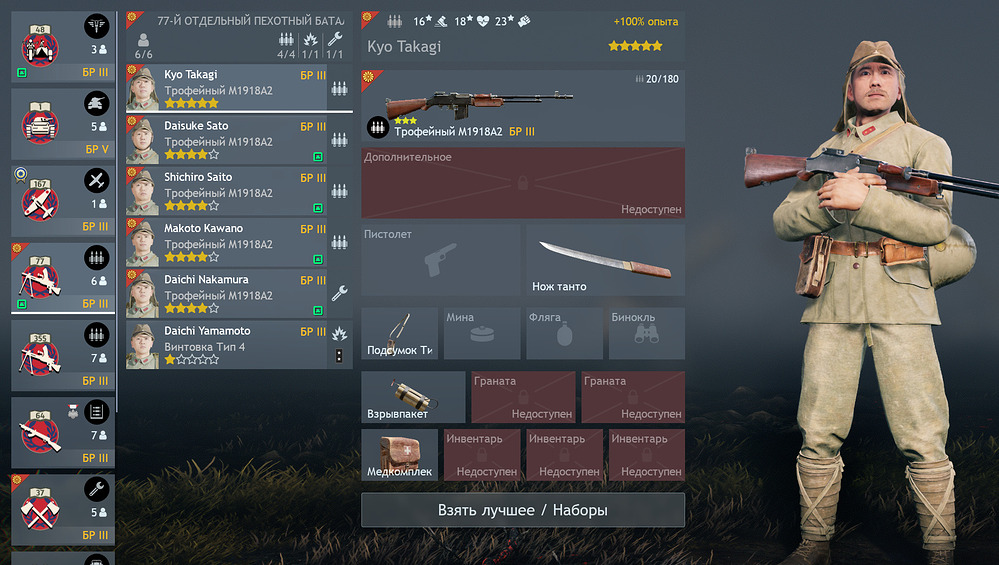
Task: Select Makoto Kawano soldier entry
Action: coord(228,241)
